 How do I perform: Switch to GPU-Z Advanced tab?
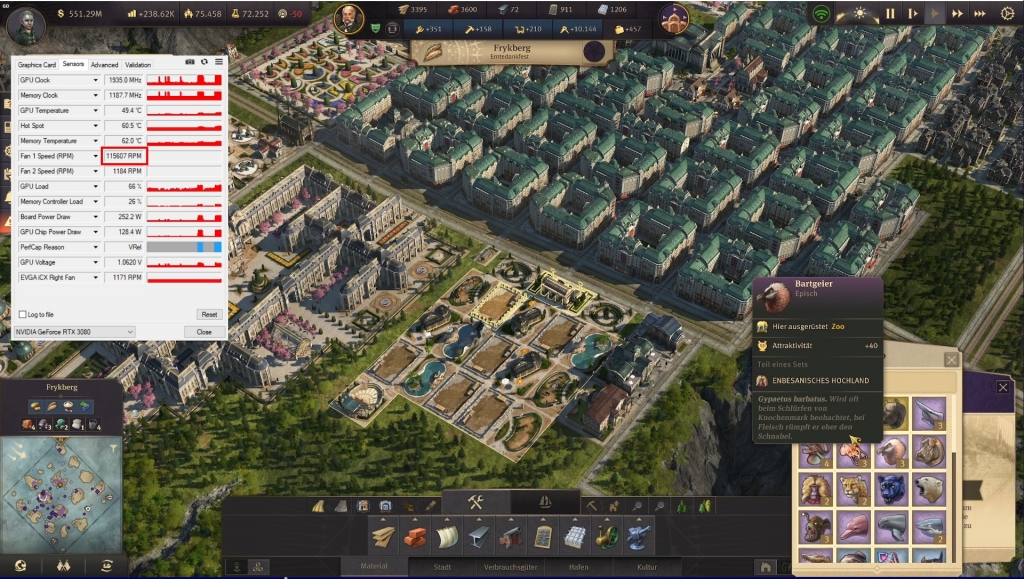[104, 65]
